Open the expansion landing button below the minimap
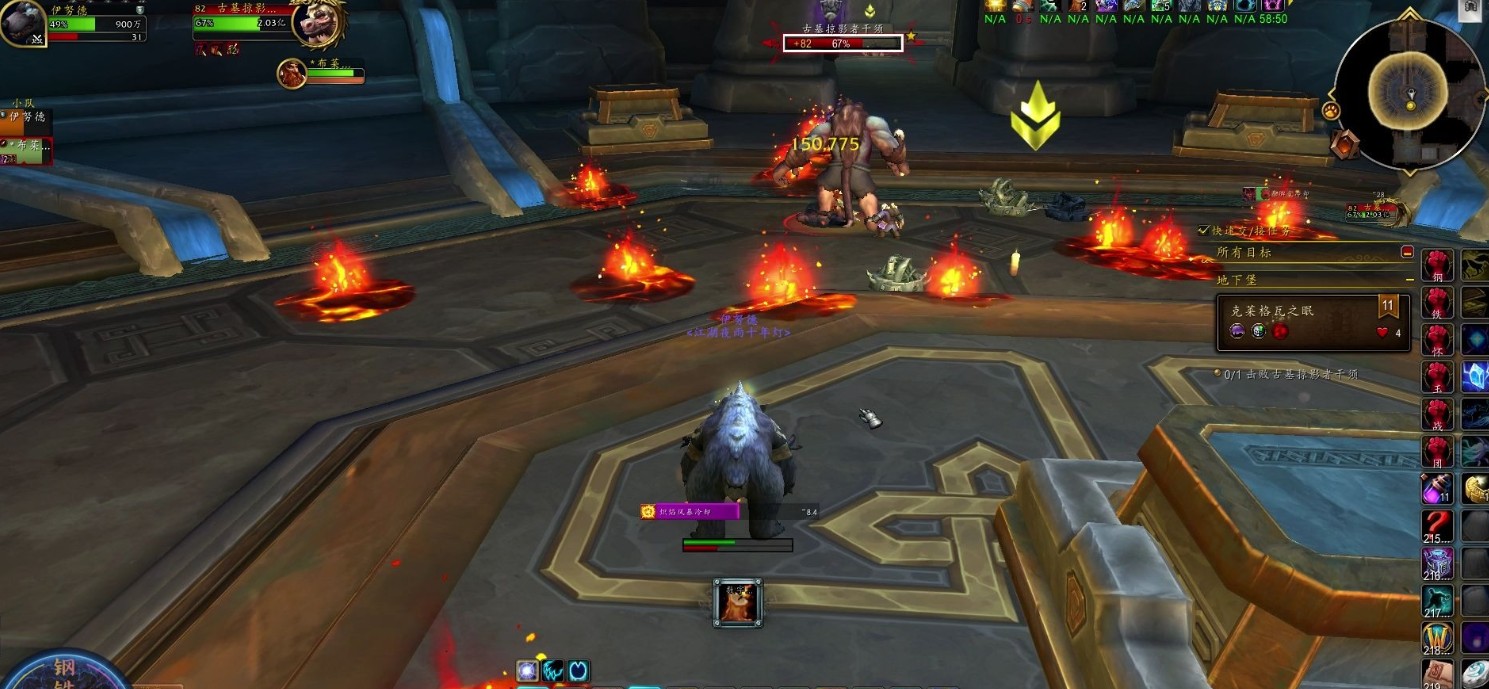 click(x=1345, y=145)
